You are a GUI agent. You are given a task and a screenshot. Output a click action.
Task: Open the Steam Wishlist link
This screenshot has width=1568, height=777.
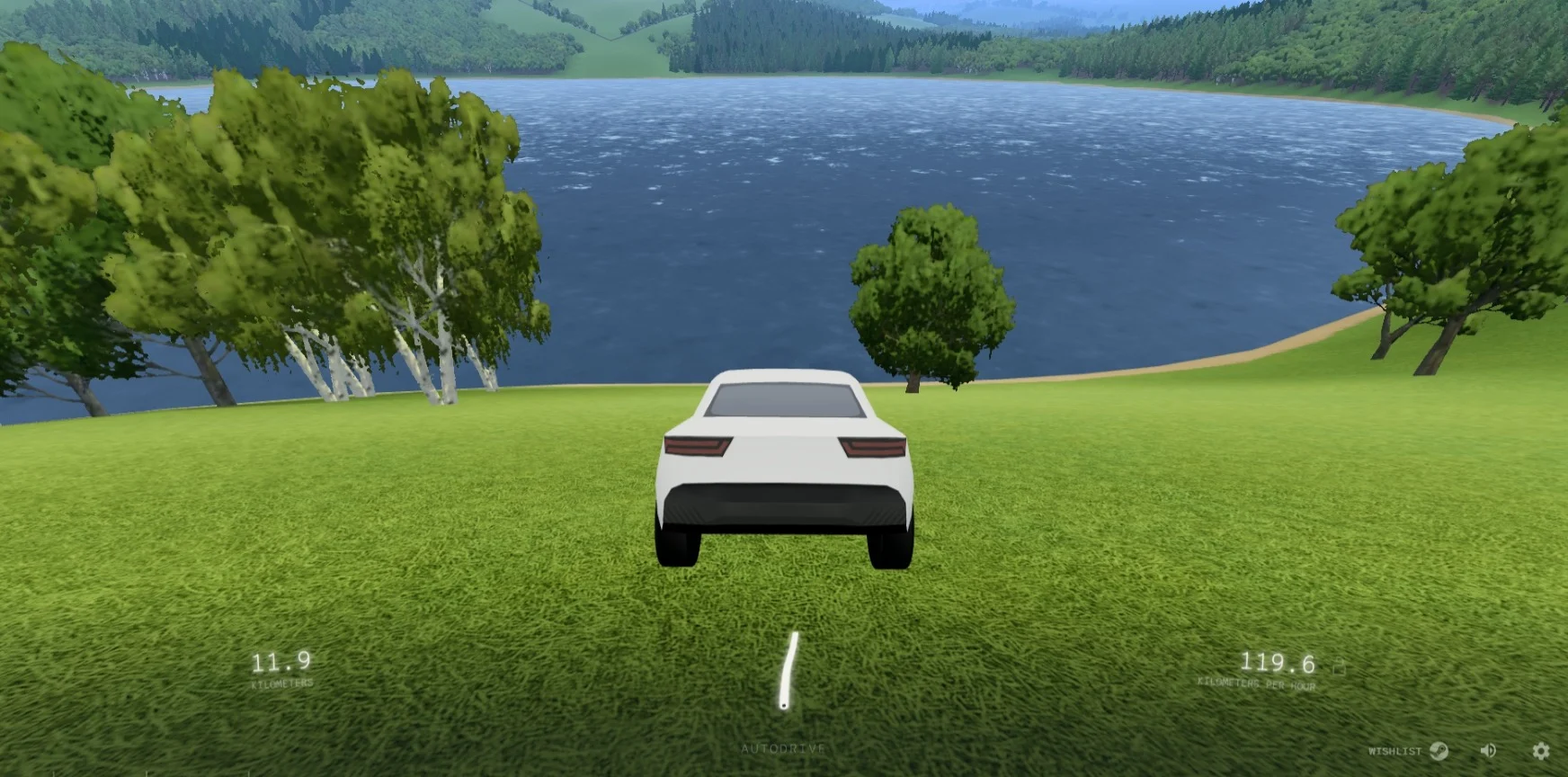[x=1409, y=751]
